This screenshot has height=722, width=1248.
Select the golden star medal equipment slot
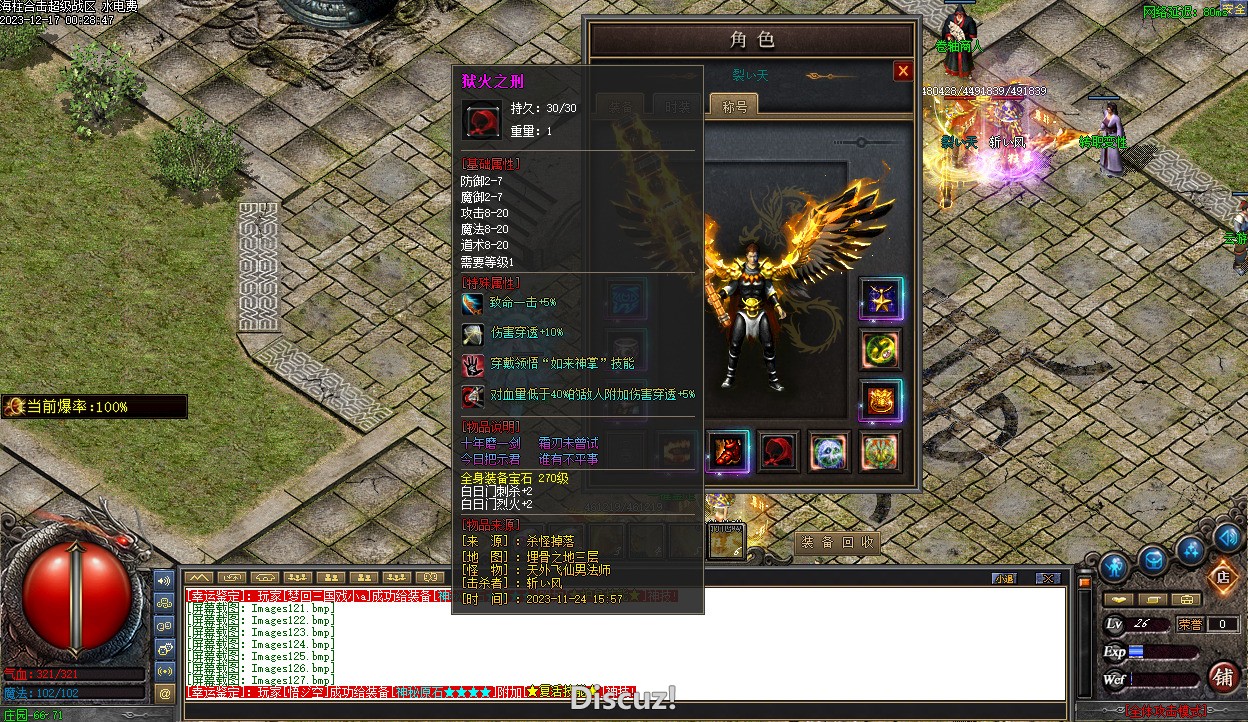880,299
